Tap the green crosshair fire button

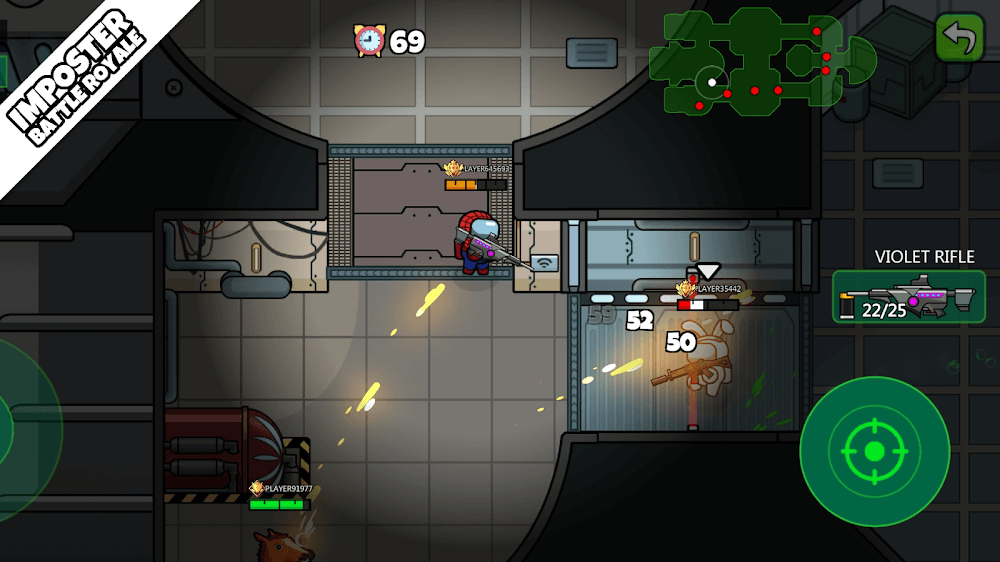click(874, 451)
